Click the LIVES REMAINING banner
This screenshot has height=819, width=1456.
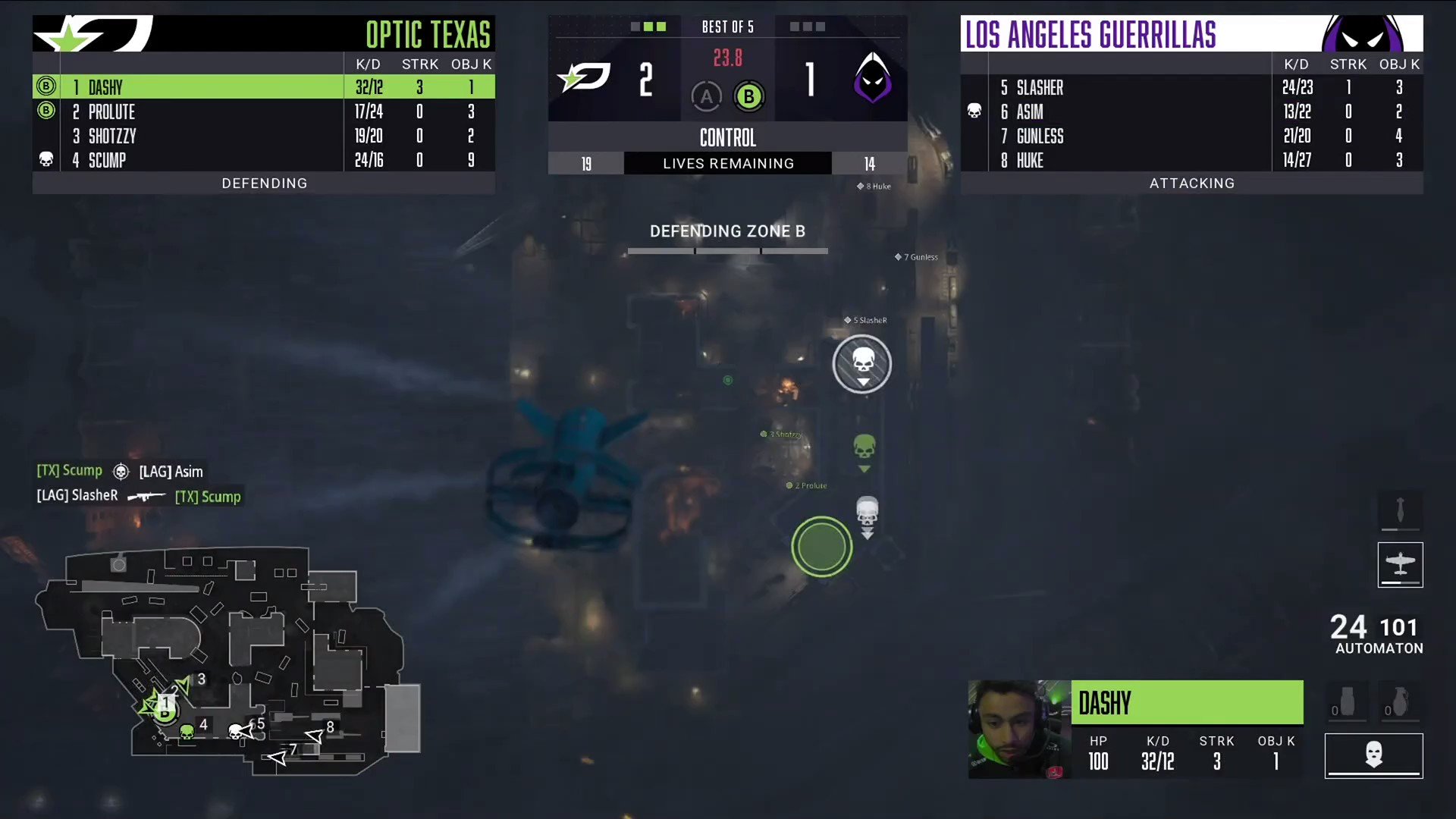[x=727, y=162]
